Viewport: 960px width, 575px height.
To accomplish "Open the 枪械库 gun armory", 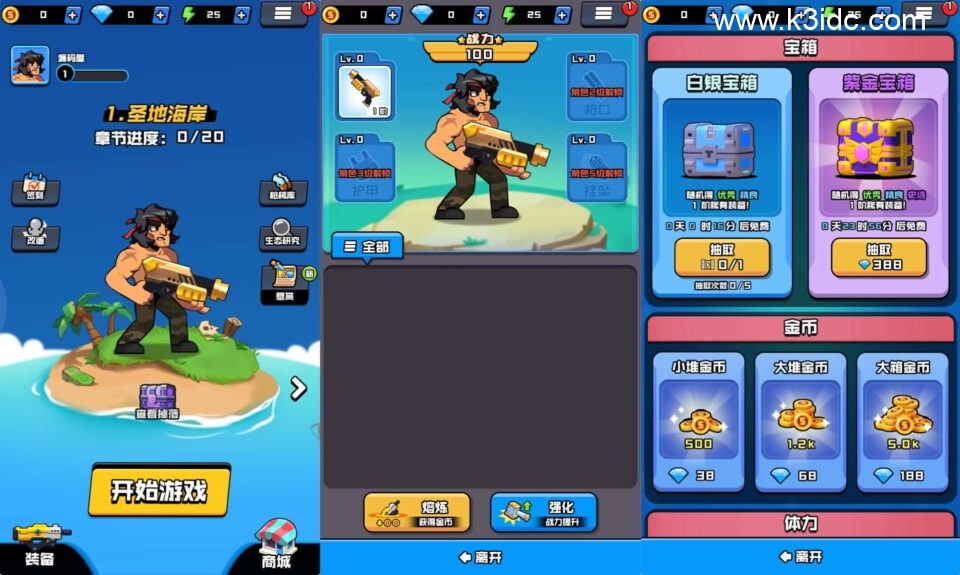I will [282, 189].
